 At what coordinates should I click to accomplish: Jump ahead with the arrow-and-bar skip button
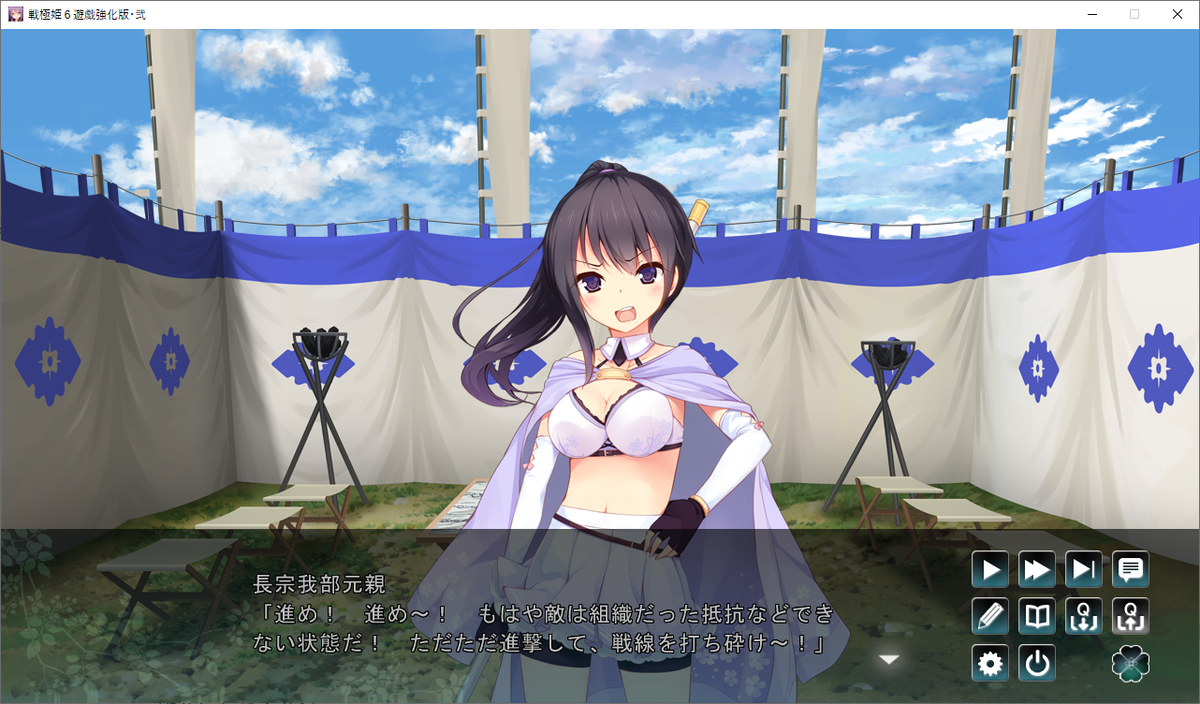point(1084,570)
